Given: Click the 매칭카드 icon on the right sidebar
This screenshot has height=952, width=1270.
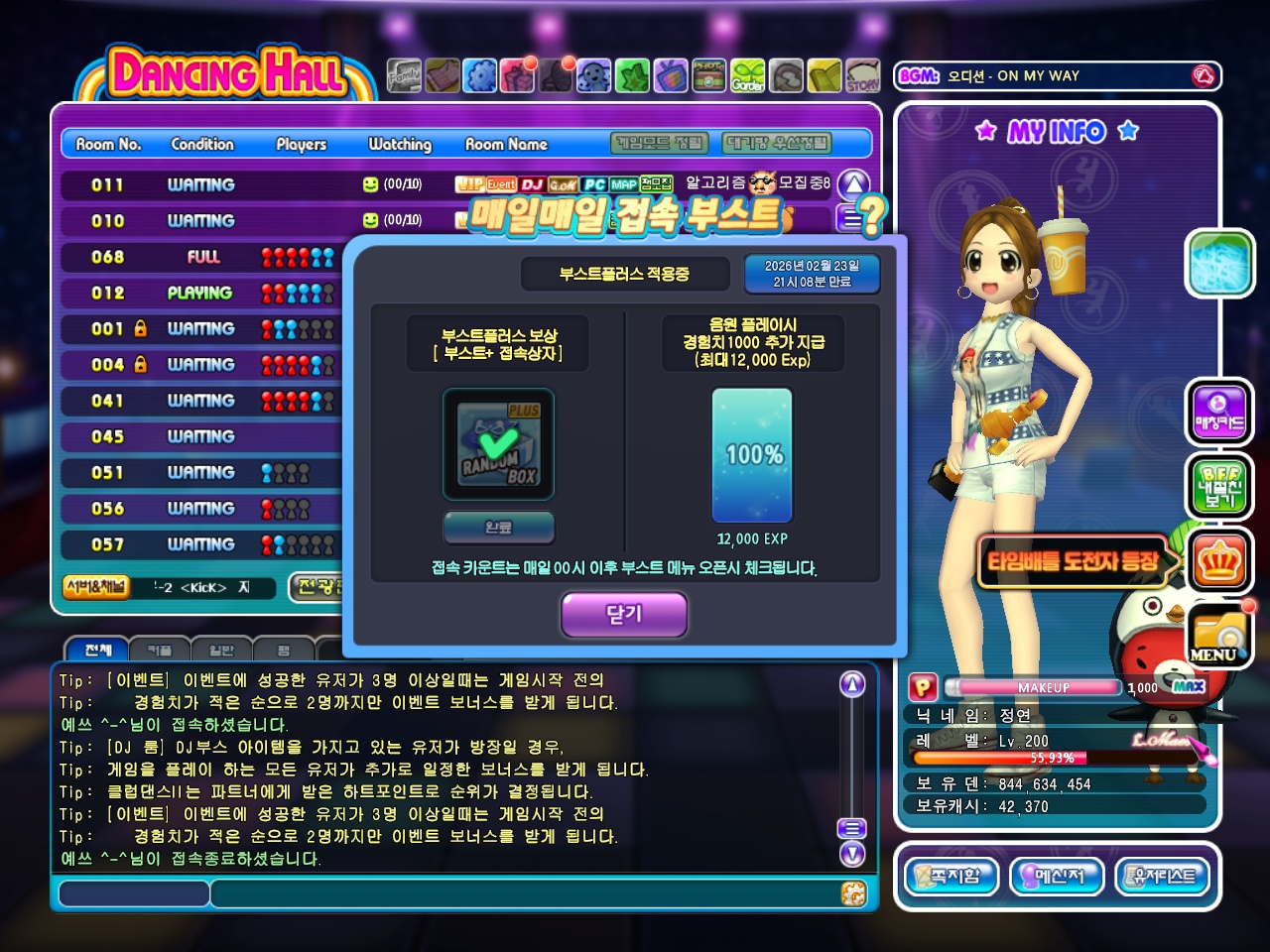Looking at the screenshot, I should (x=1220, y=413).
